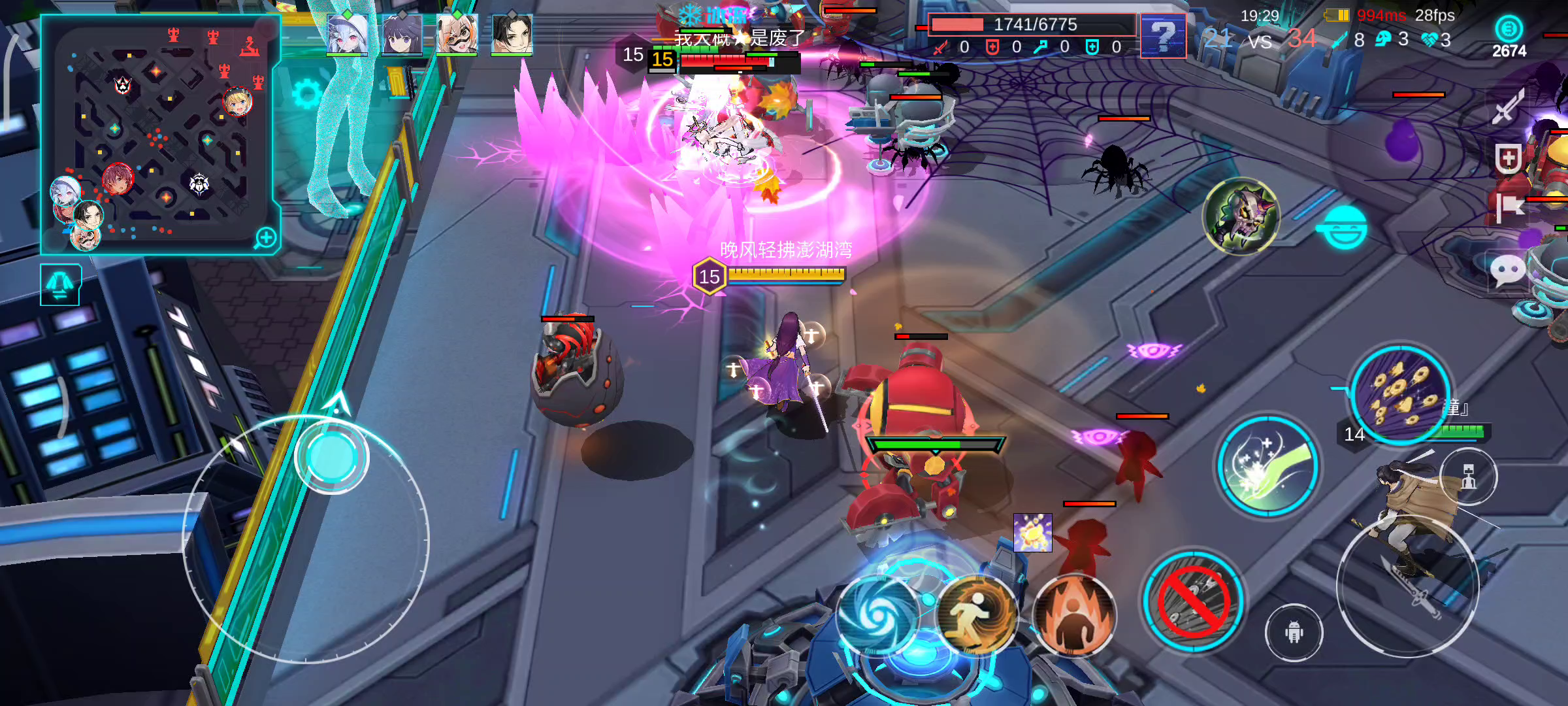Activate the blue swirl summoner spell
The height and width of the screenshot is (706, 1568).
877,615
